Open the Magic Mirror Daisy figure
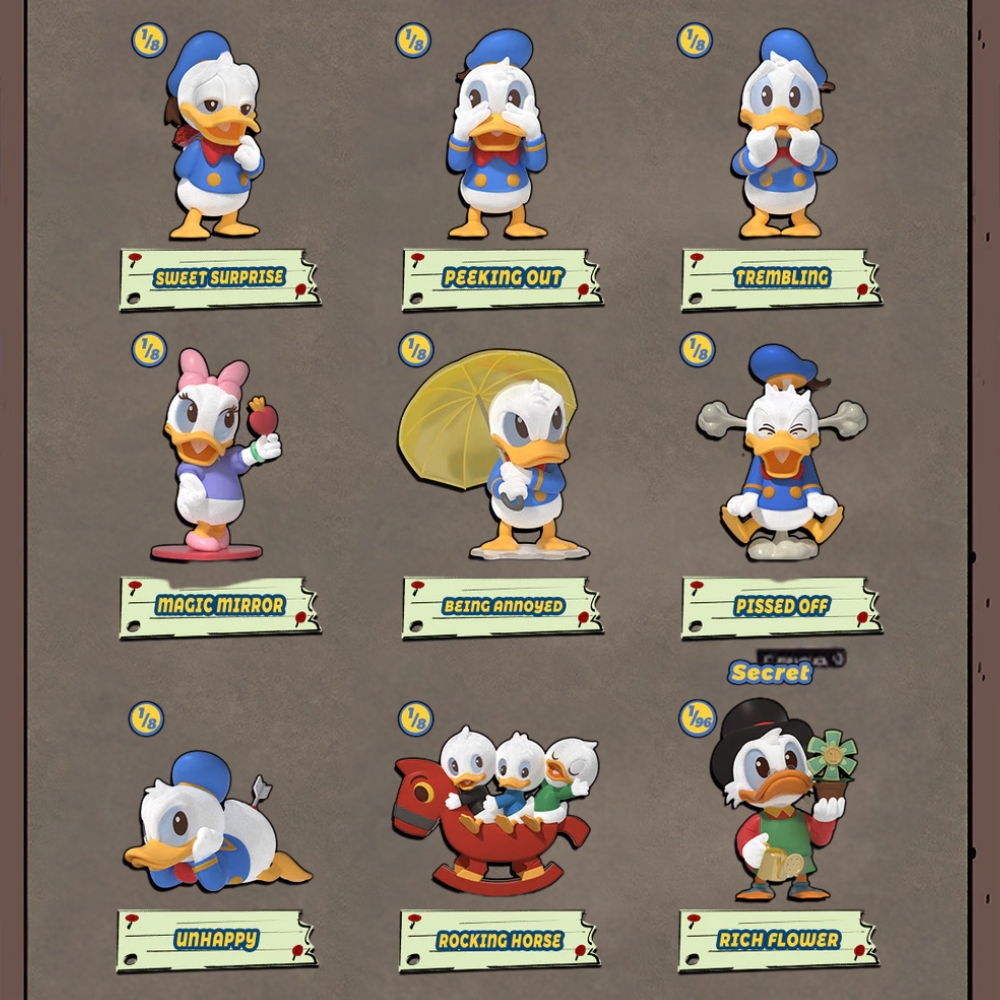1000x1000 pixels. click(215, 455)
